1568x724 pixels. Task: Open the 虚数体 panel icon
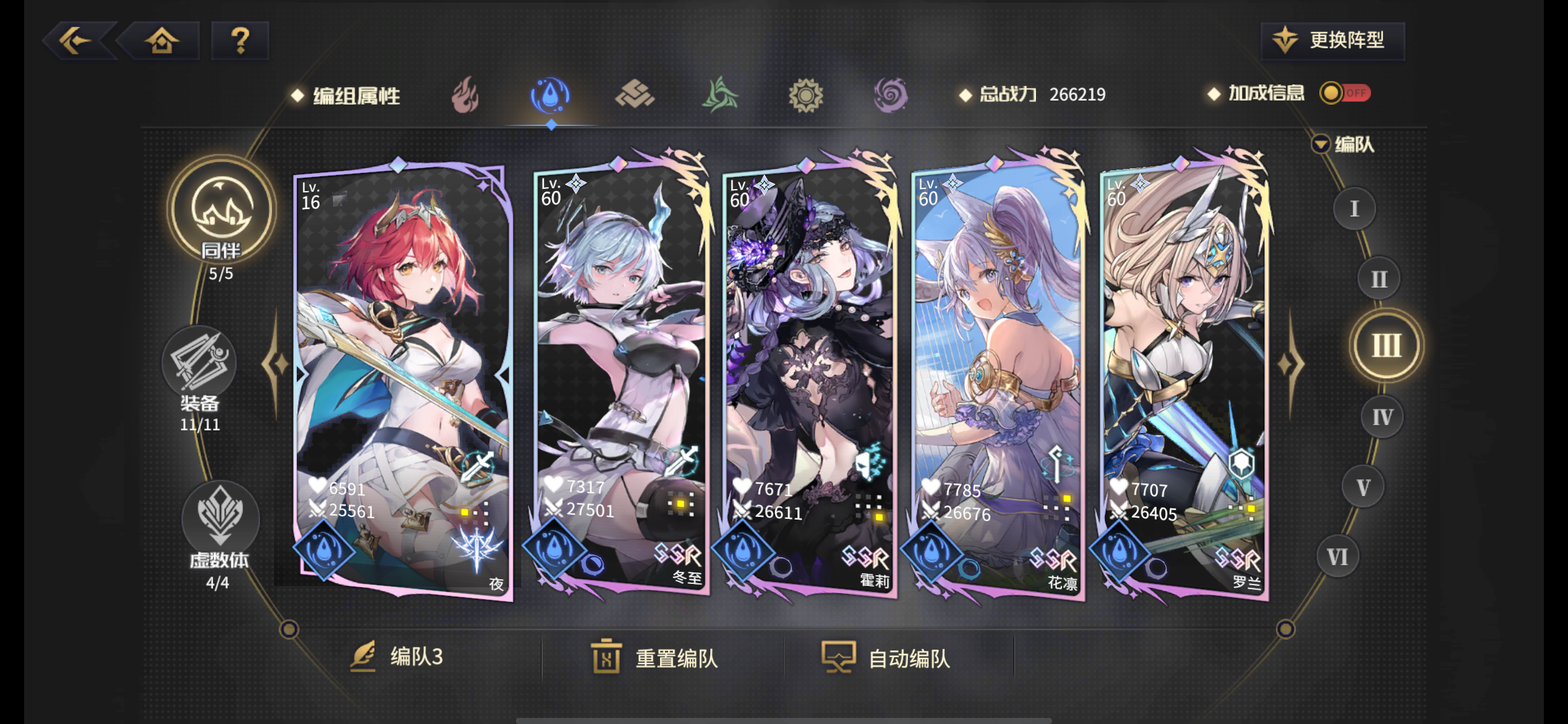[x=220, y=516]
